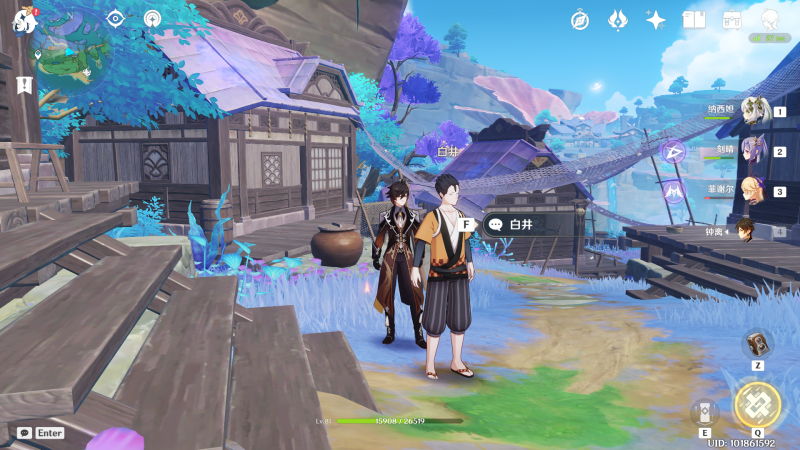The image size is (800, 450).
Task: Open the compass Events icon
Action: pyautogui.click(x=580, y=19)
